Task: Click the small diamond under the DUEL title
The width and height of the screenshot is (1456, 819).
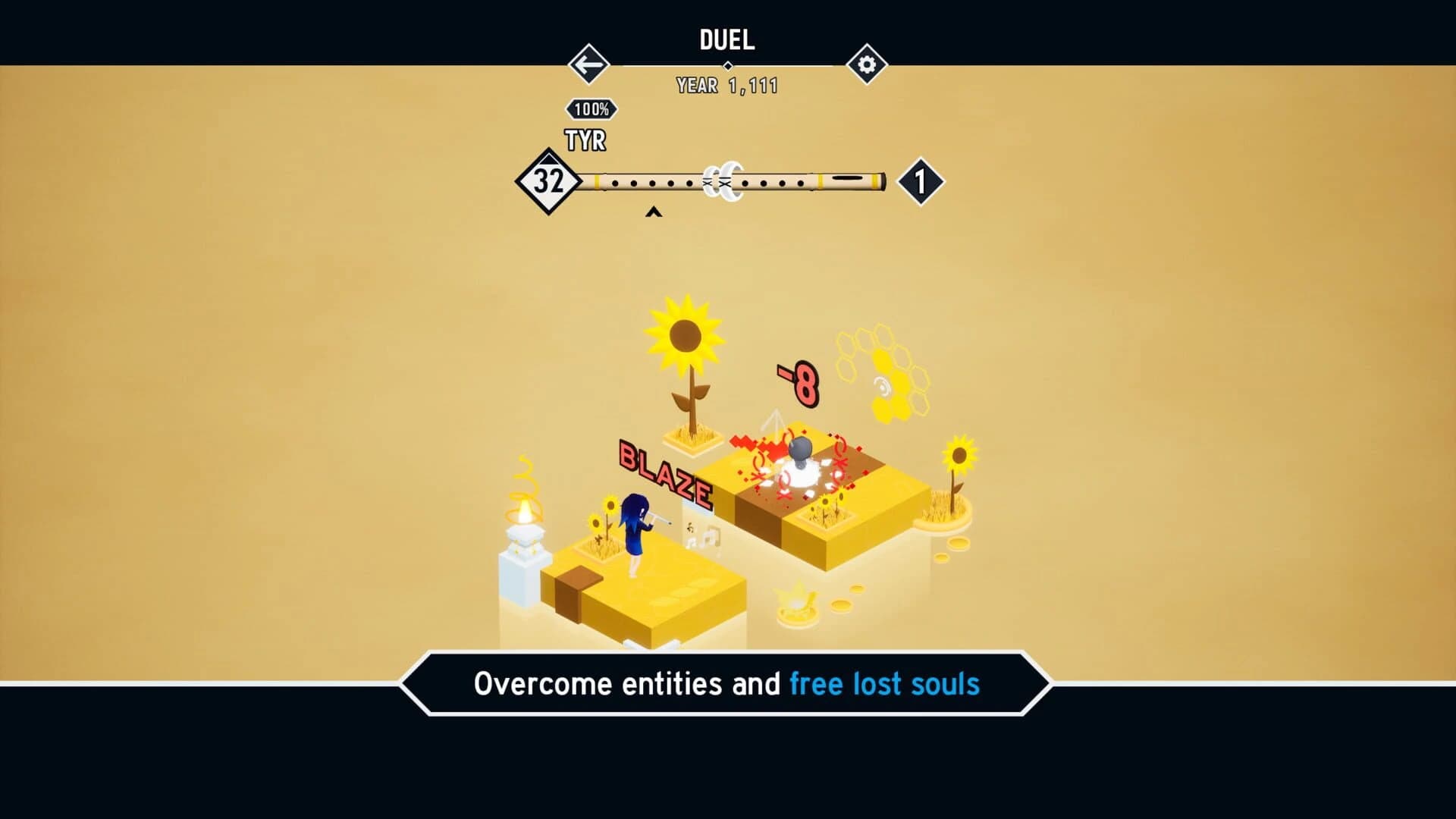Action: pos(727,67)
